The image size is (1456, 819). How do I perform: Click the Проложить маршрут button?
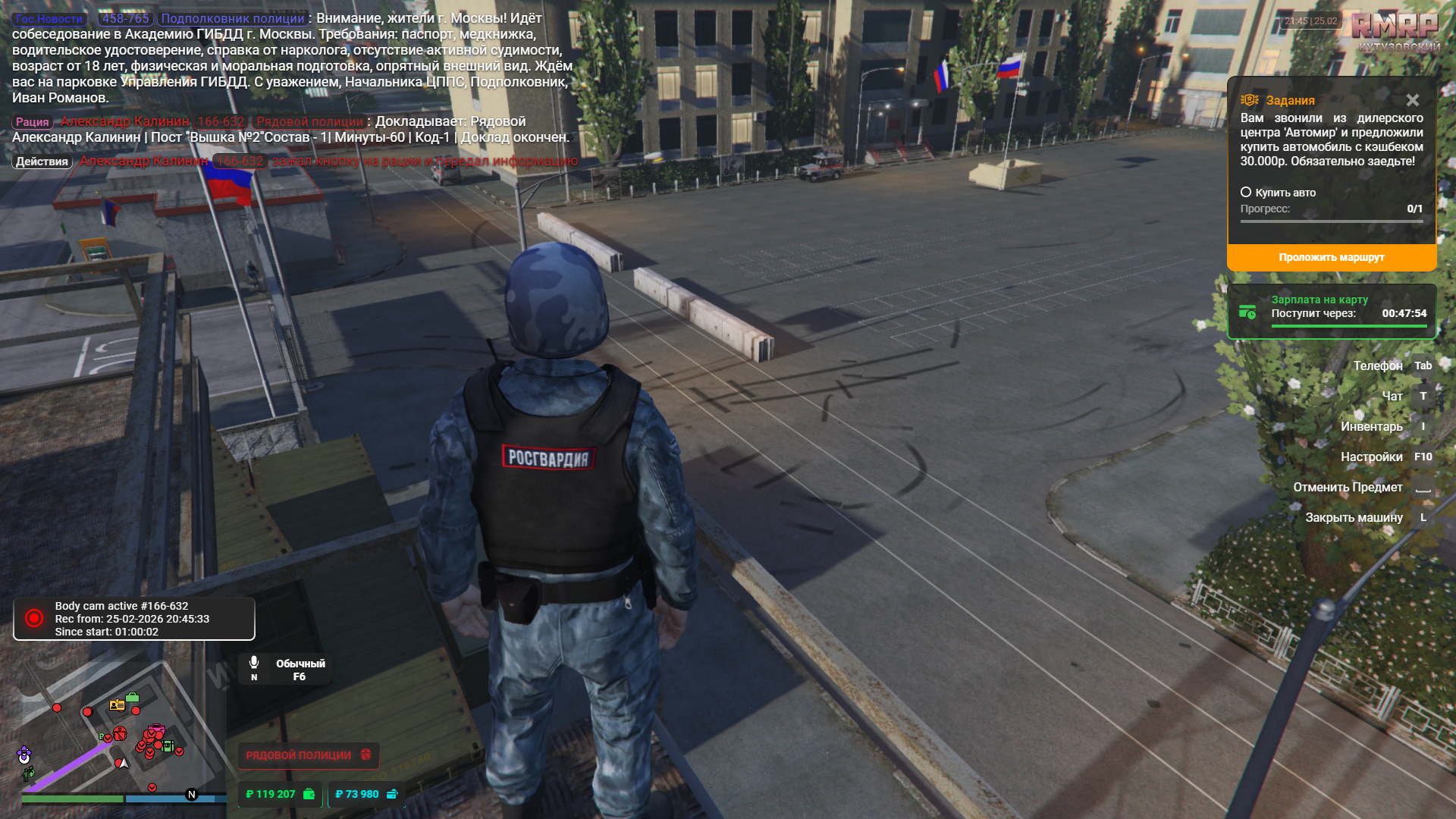1331,258
